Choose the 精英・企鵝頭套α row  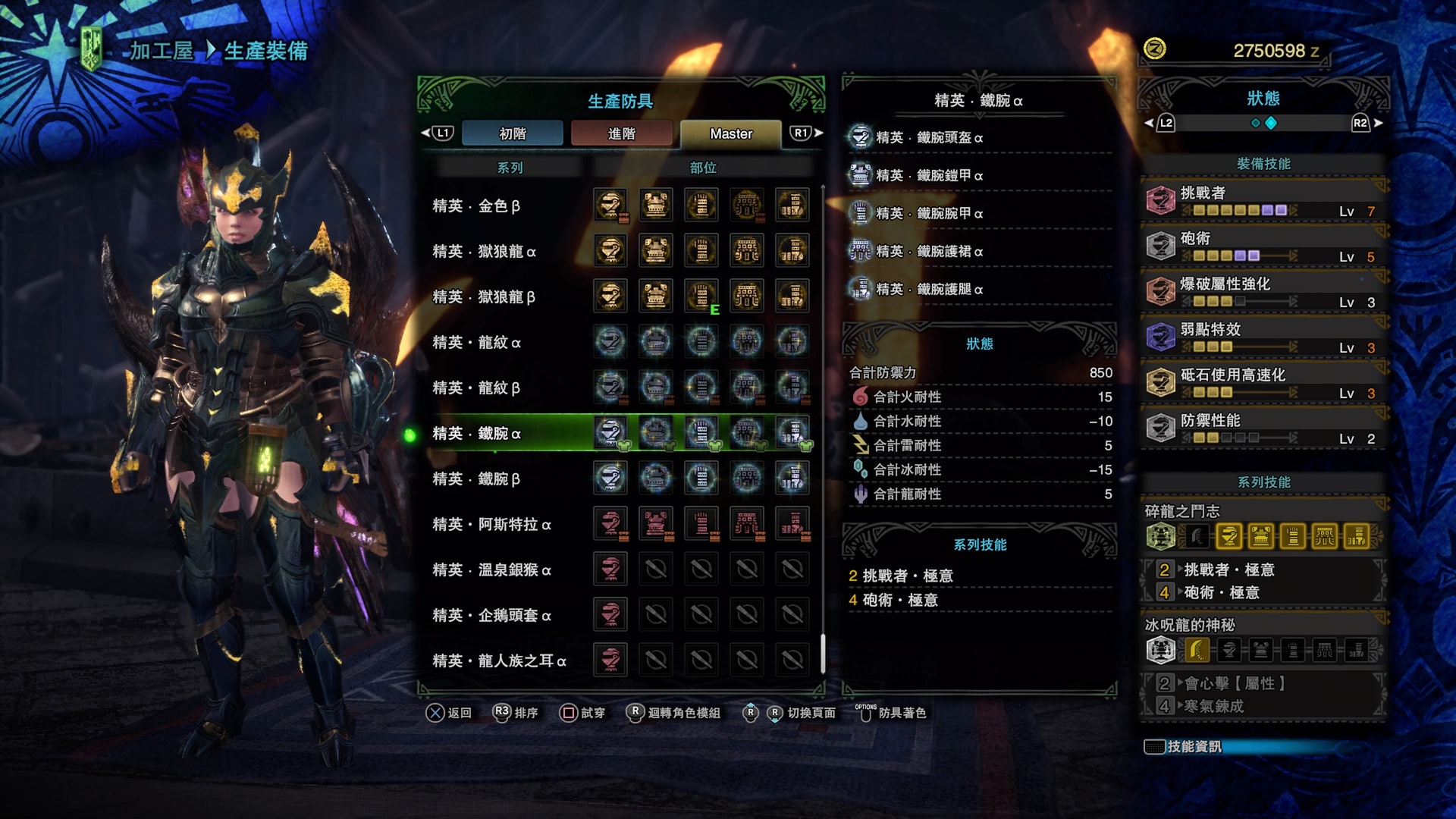(491, 616)
